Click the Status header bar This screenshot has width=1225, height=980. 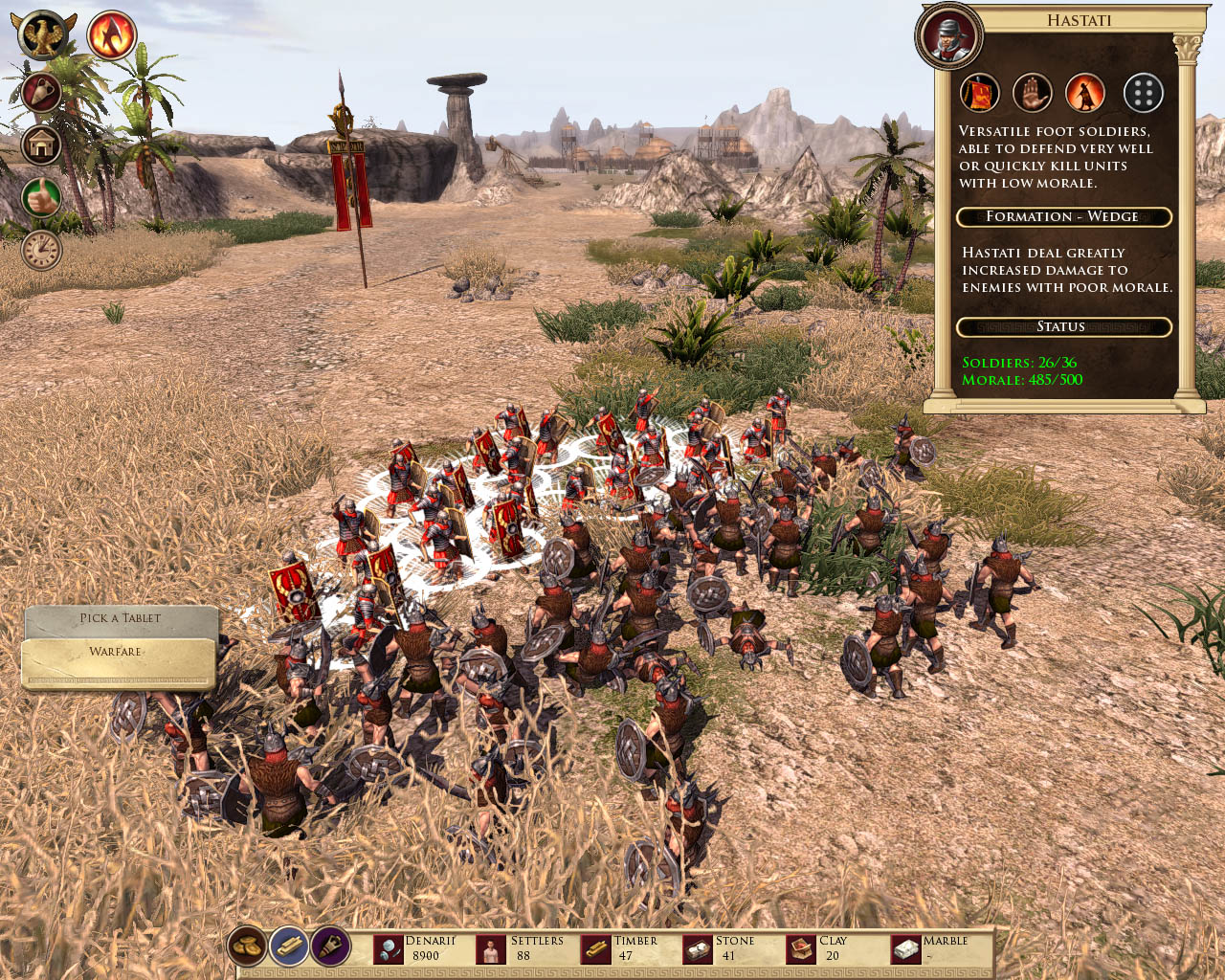[1063, 327]
